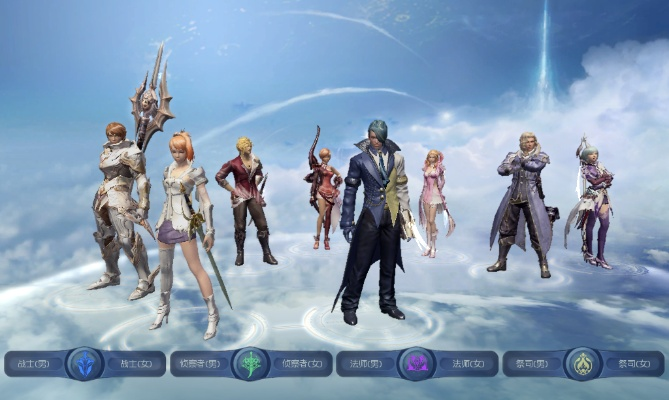
Task: Choose the 祭司(女) female priest button
Action: (633, 364)
